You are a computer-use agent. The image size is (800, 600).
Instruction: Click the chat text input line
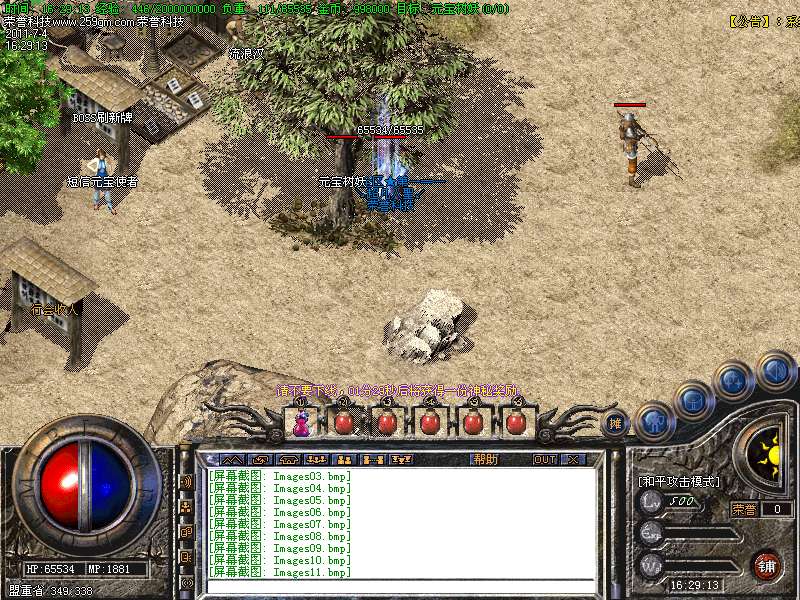[400, 587]
